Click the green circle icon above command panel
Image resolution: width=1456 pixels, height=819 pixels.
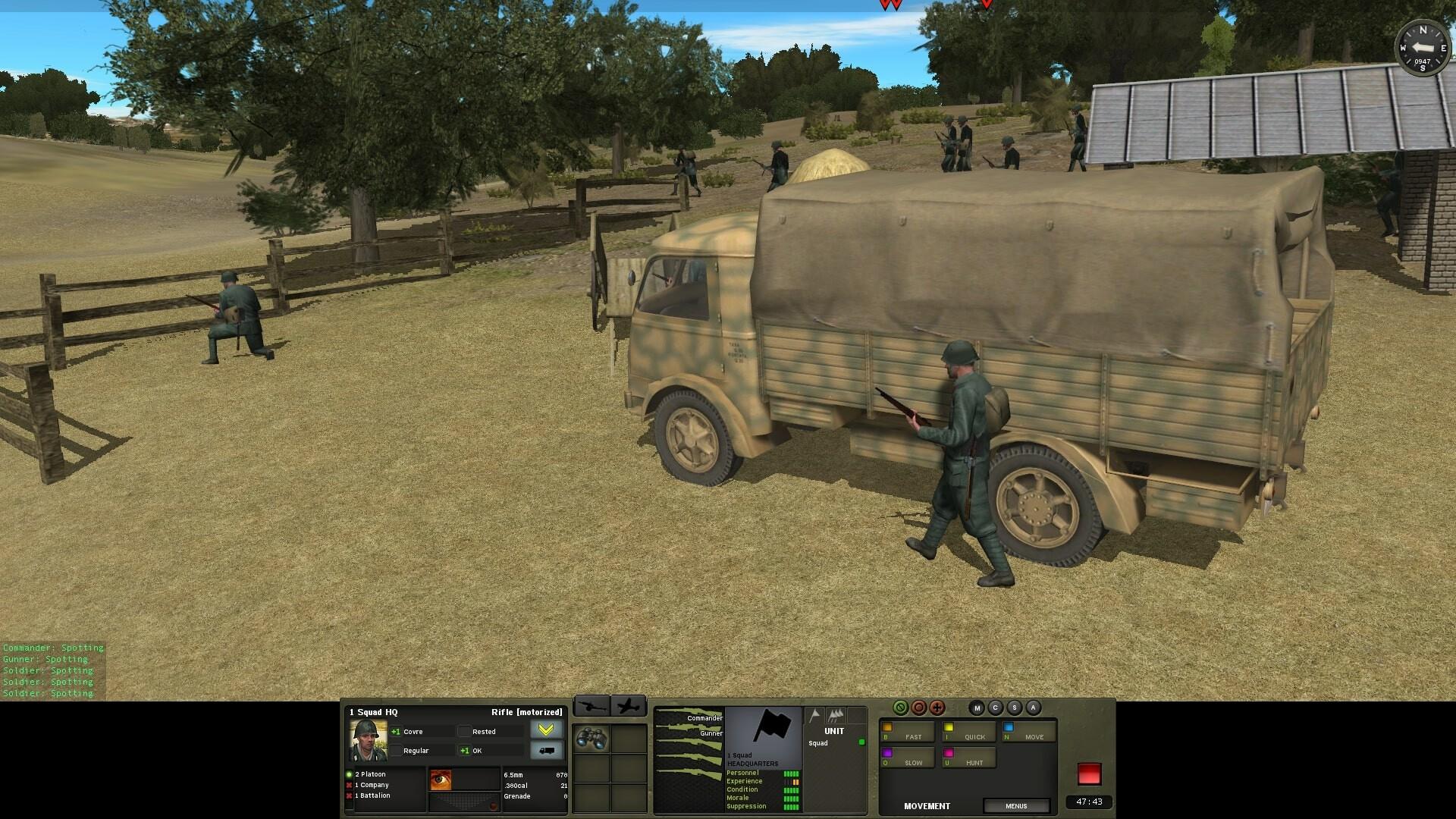[901, 708]
